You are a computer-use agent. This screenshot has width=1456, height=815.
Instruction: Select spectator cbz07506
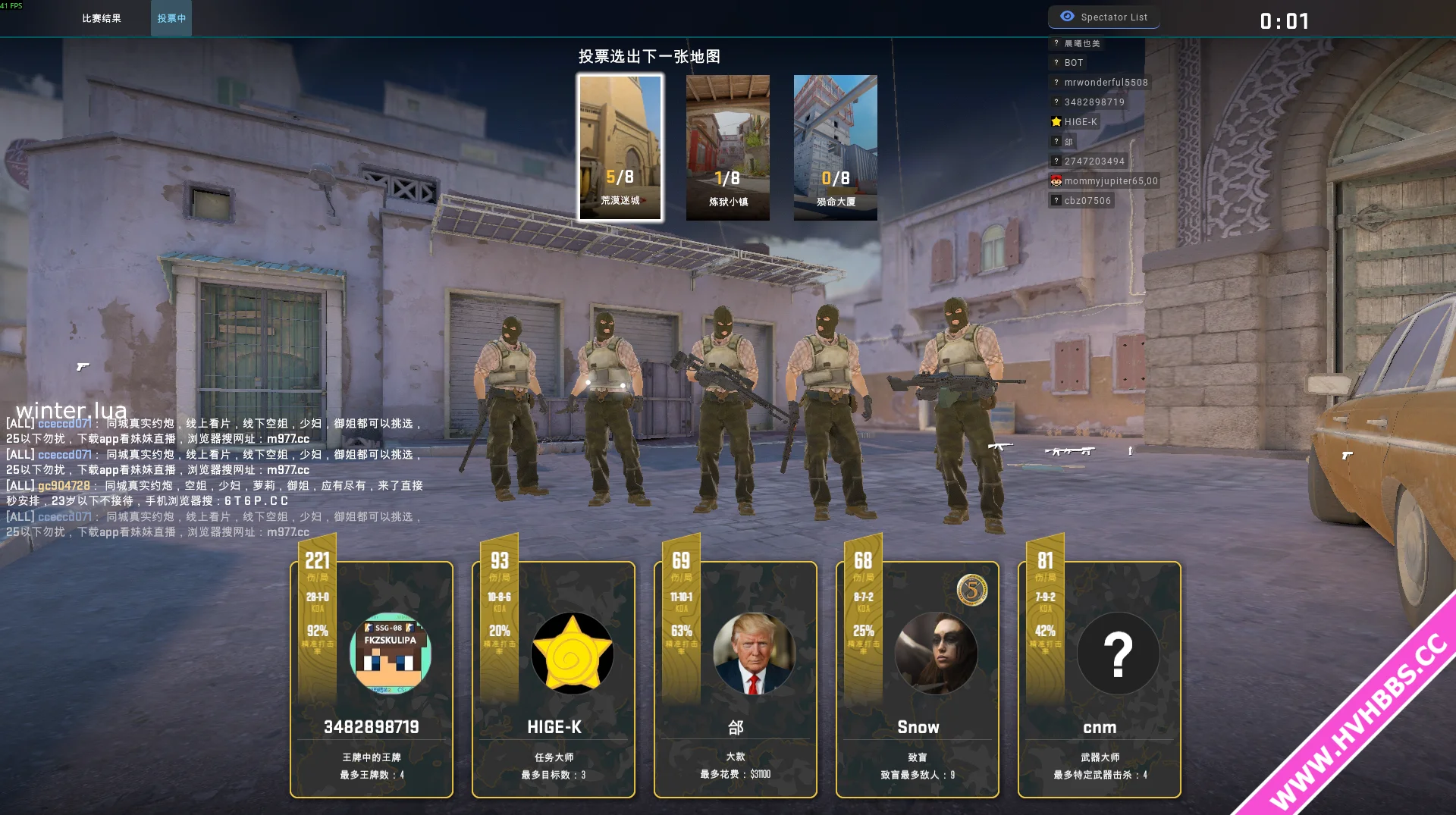(1087, 201)
